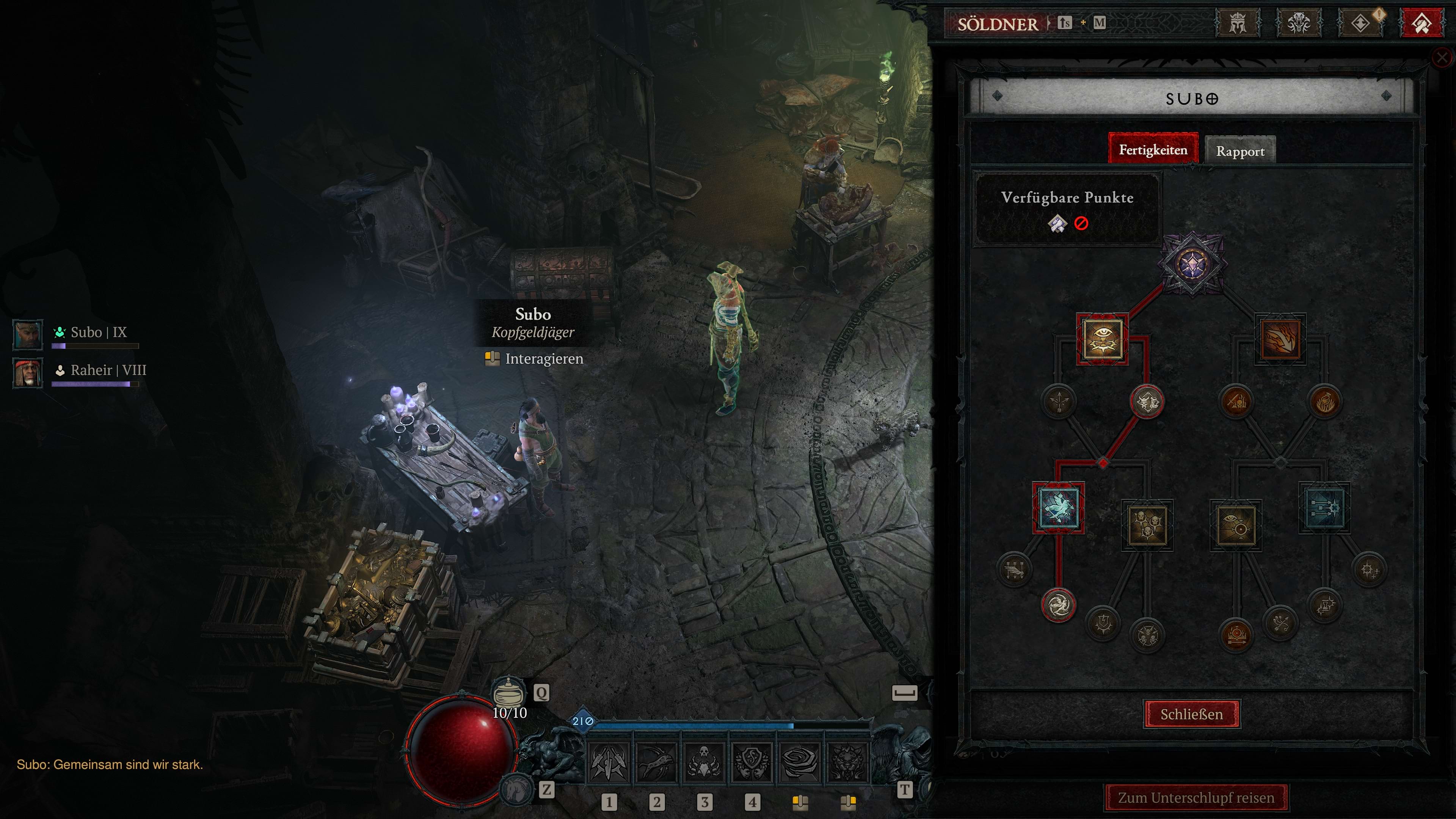Use the healing potion flask
The height and width of the screenshot is (819, 1456).
pos(508,692)
